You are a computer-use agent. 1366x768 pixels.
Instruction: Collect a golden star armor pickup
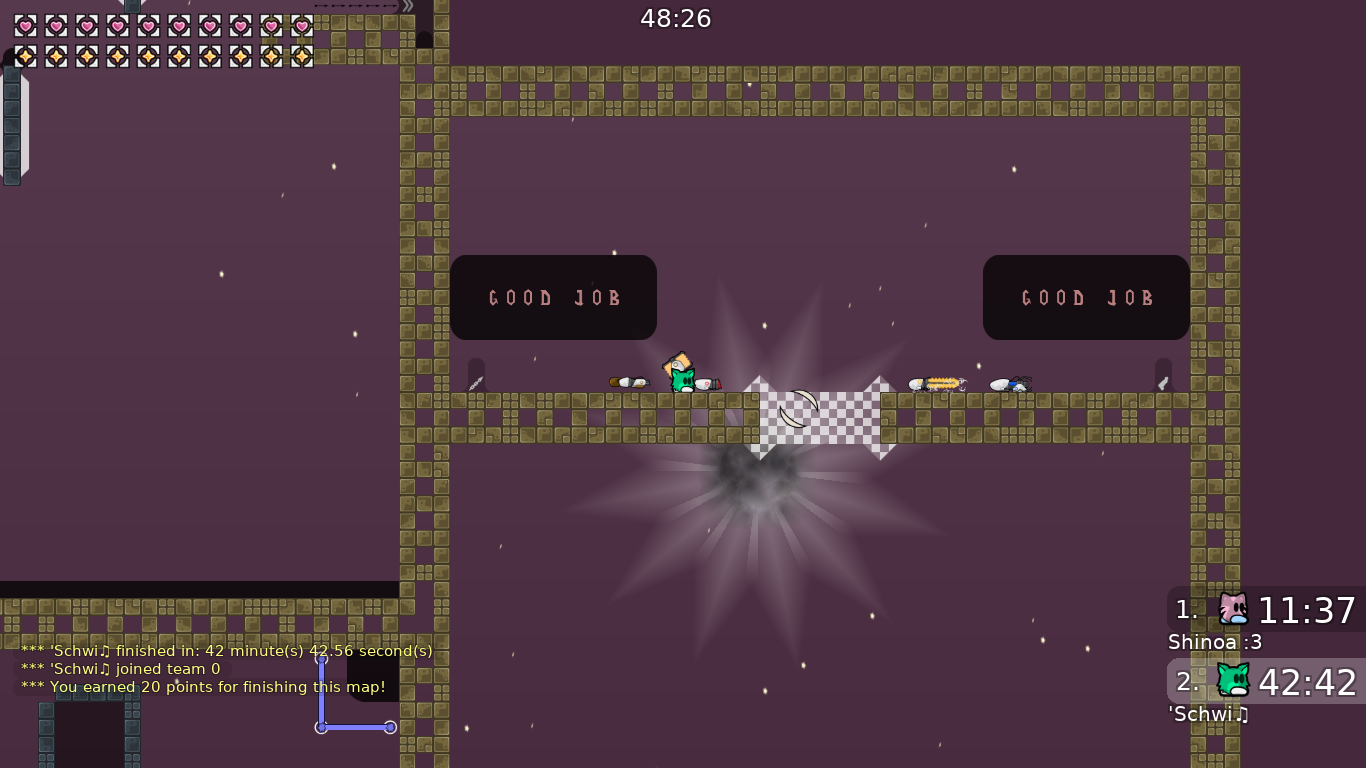(x=25, y=56)
